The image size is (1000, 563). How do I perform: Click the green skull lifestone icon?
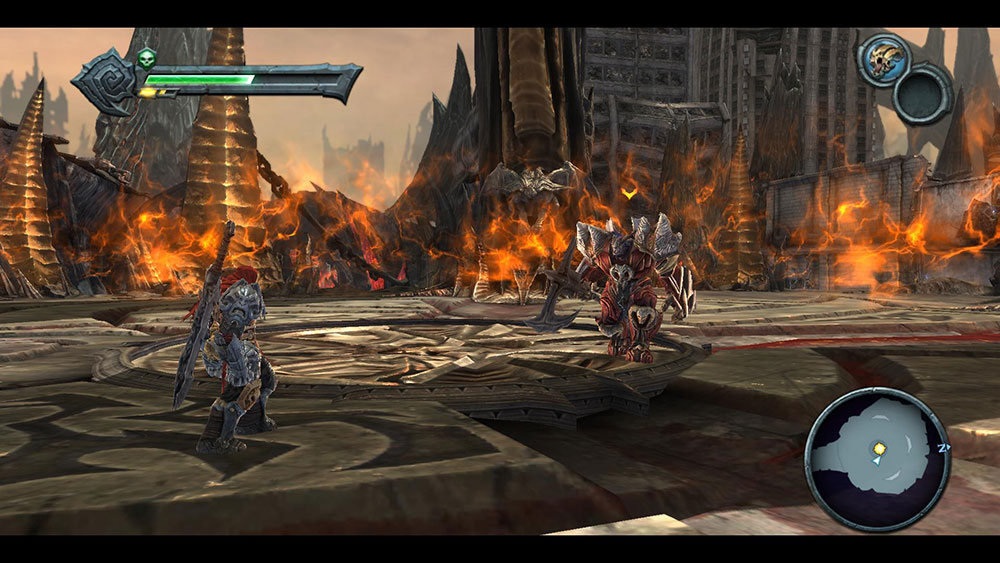[147, 56]
